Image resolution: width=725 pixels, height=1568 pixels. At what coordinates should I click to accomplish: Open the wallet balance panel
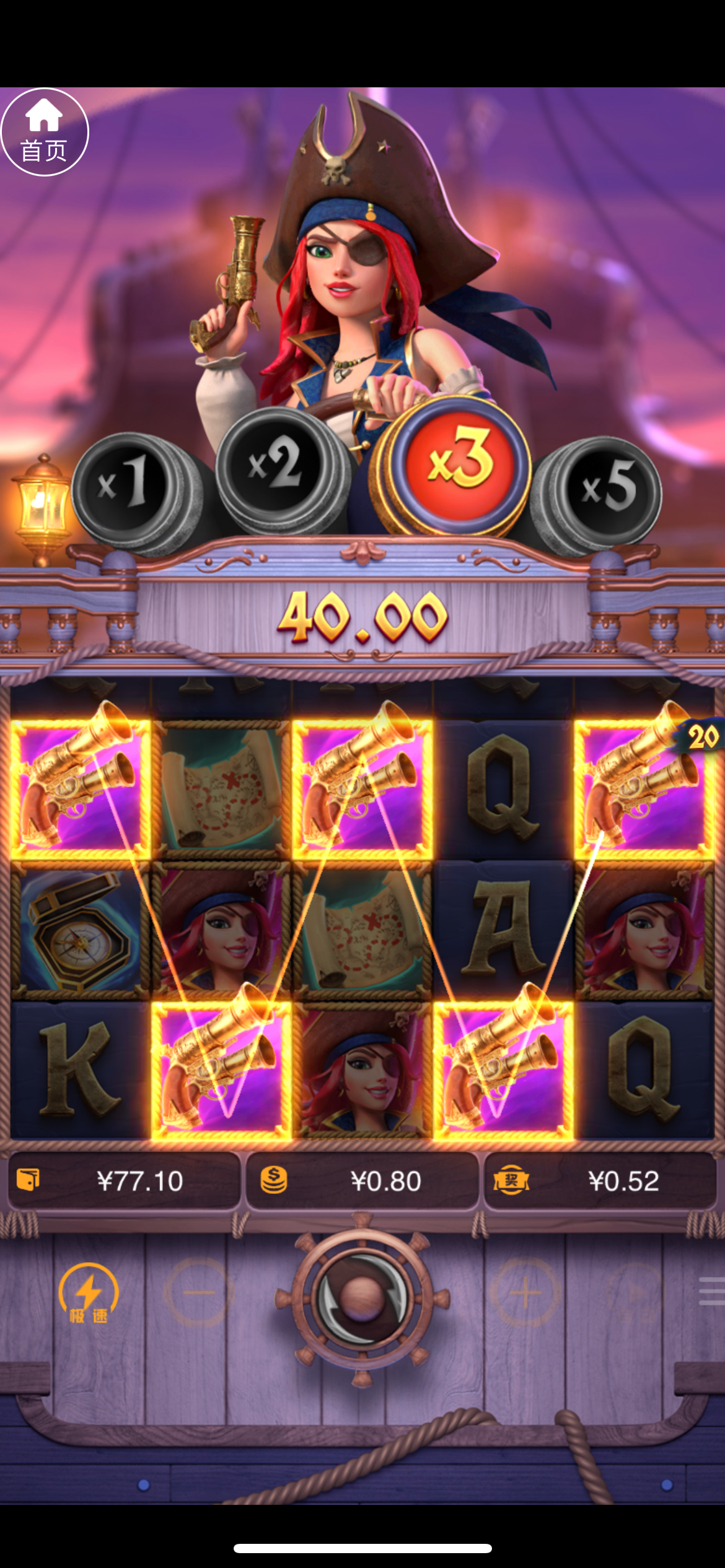124,1181
